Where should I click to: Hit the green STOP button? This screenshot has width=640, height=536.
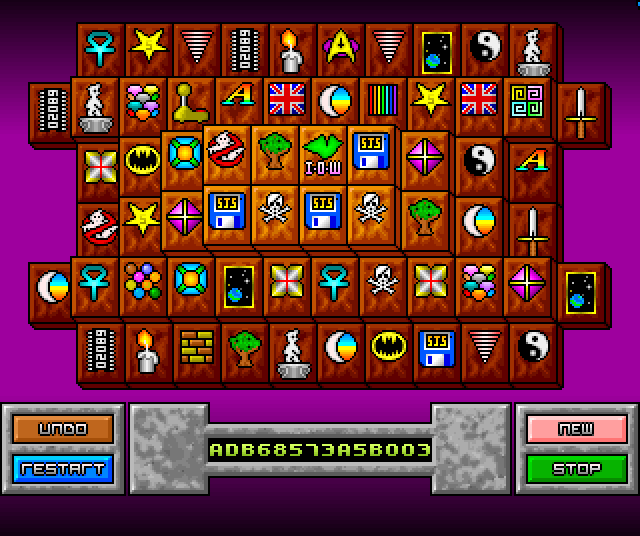point(576,467)
